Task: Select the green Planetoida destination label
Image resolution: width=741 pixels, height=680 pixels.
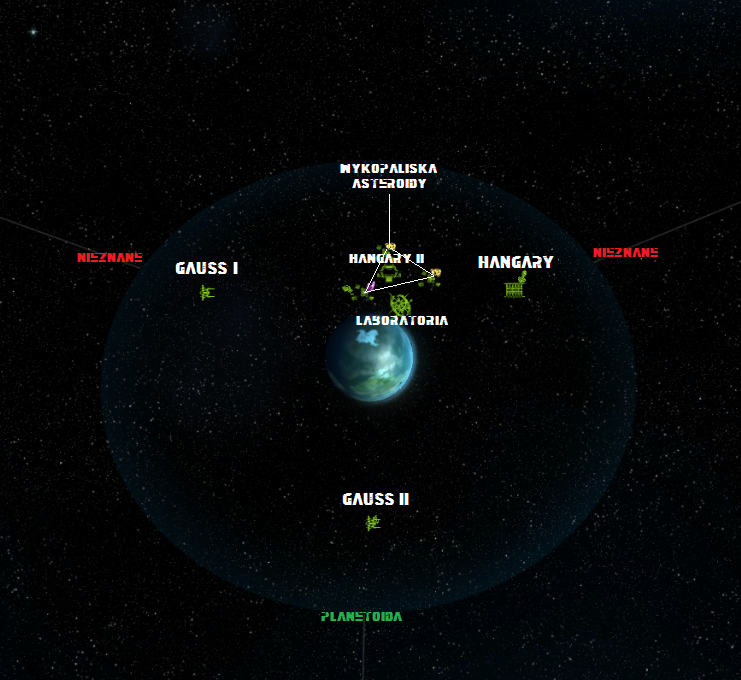Action: tap(361, 617)
